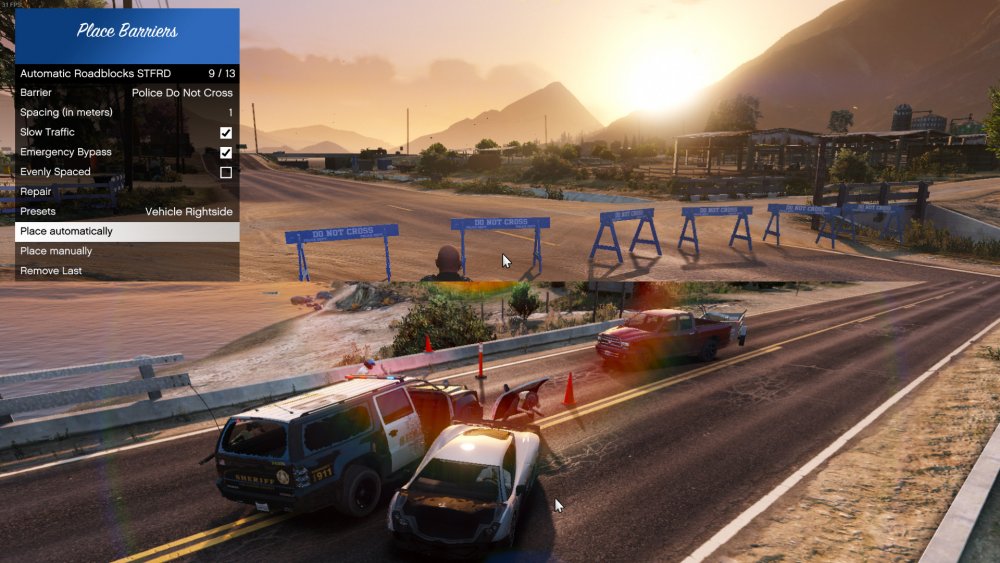Choose Place manually

pos(126,251)
